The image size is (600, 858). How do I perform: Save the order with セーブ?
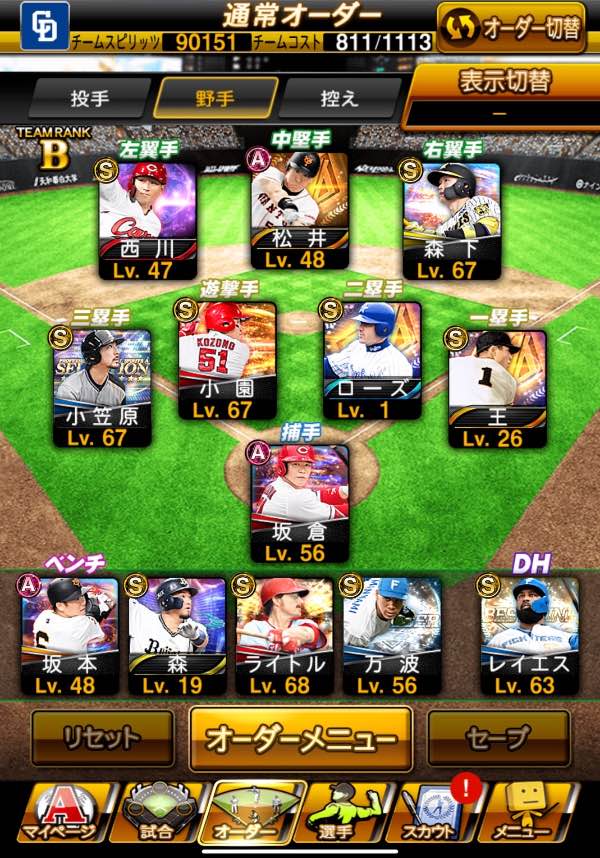[498, 739]
